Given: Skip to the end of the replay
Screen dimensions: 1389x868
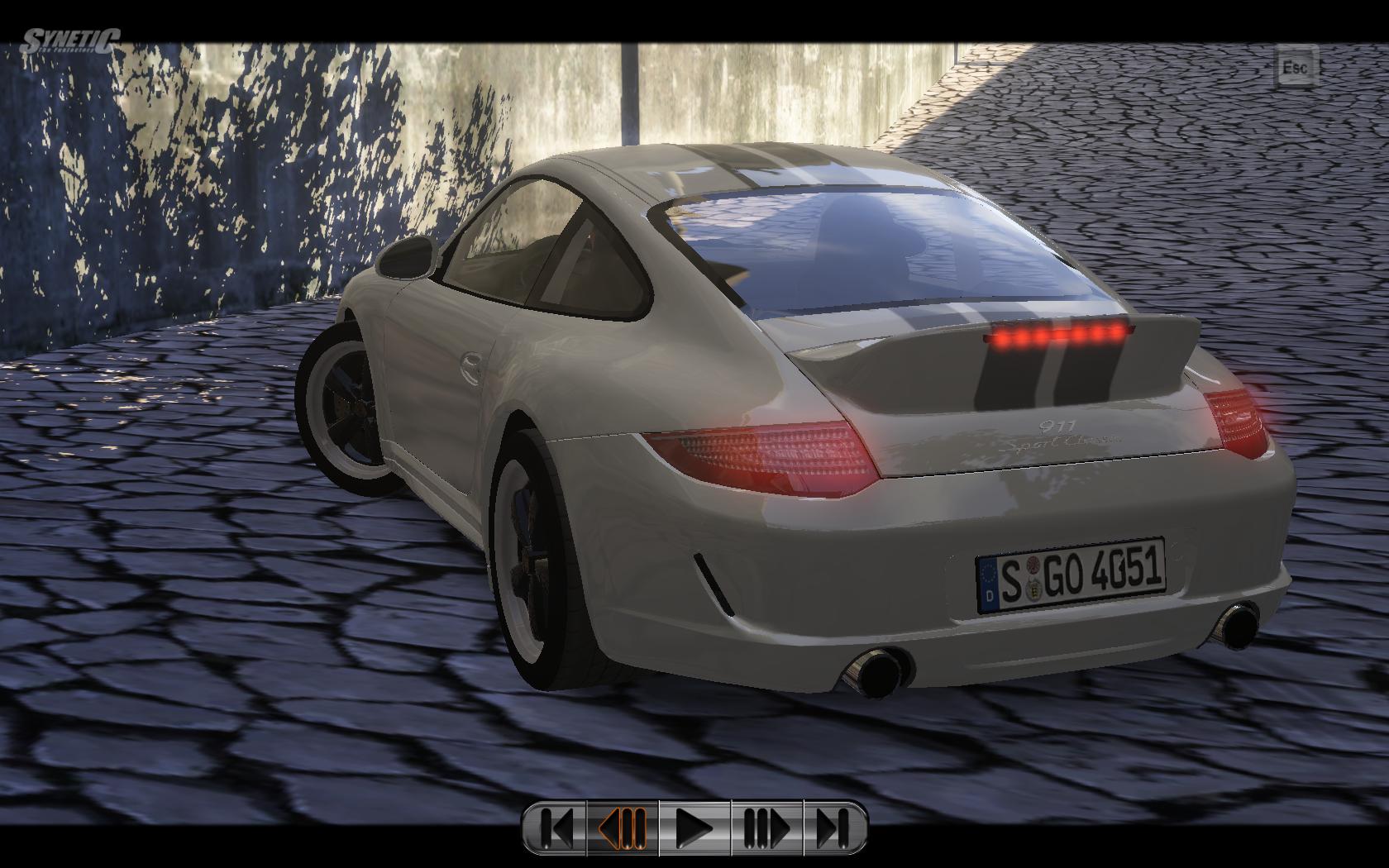Looking at the screenshot, I should (834, 827).
